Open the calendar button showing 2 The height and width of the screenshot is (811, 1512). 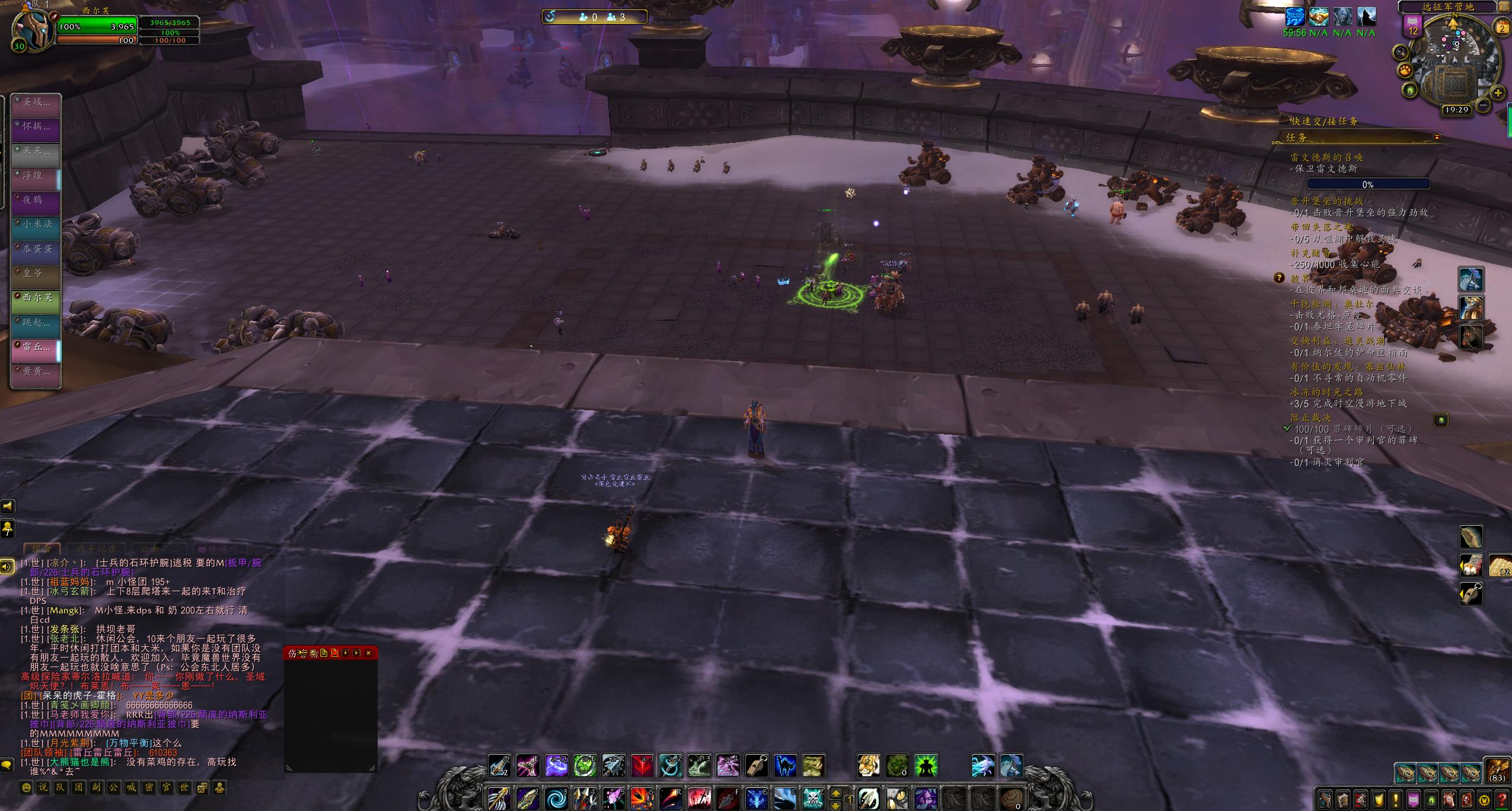pyautogui.click(x=1502, y=28)
